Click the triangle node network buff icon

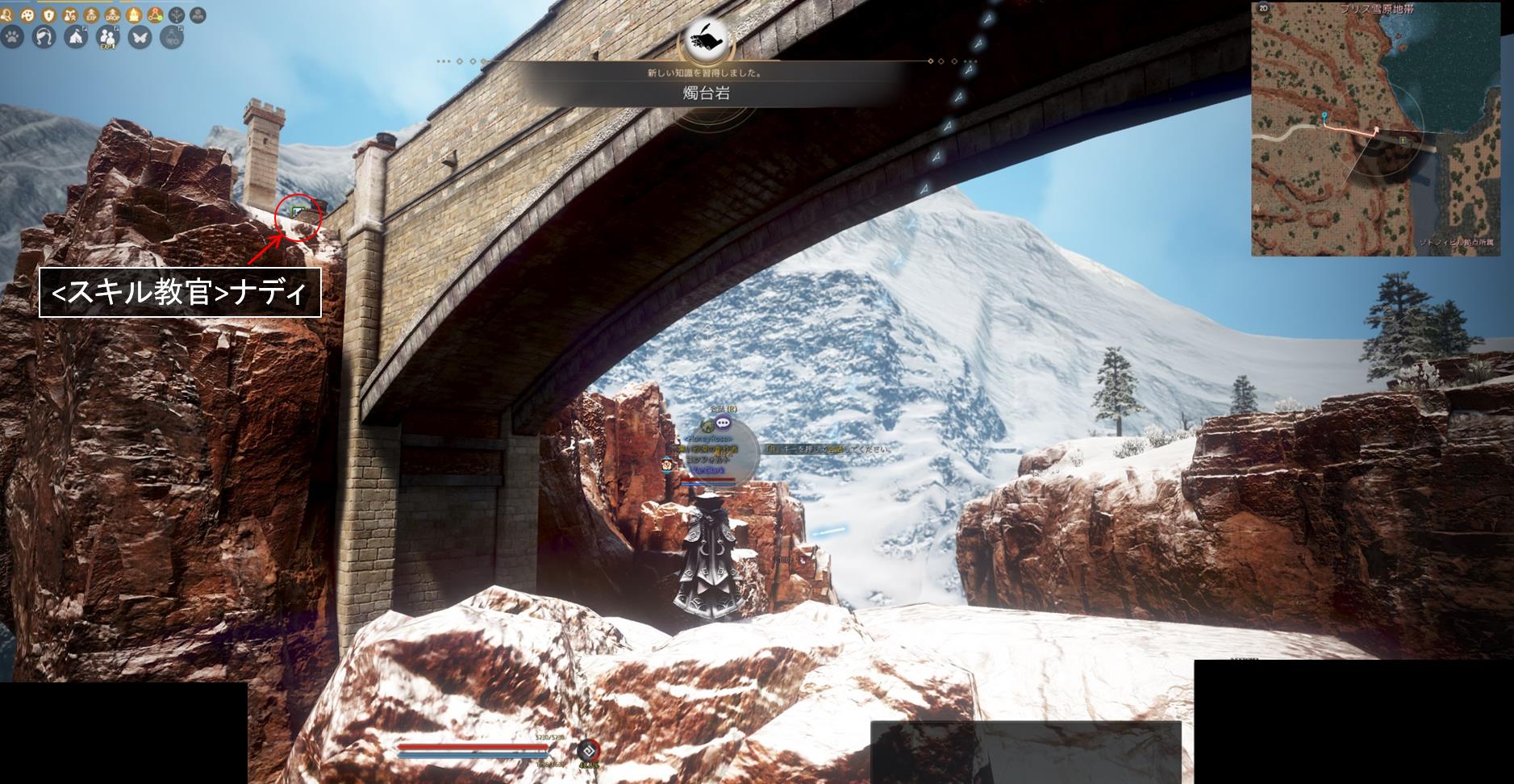point(155,15)
